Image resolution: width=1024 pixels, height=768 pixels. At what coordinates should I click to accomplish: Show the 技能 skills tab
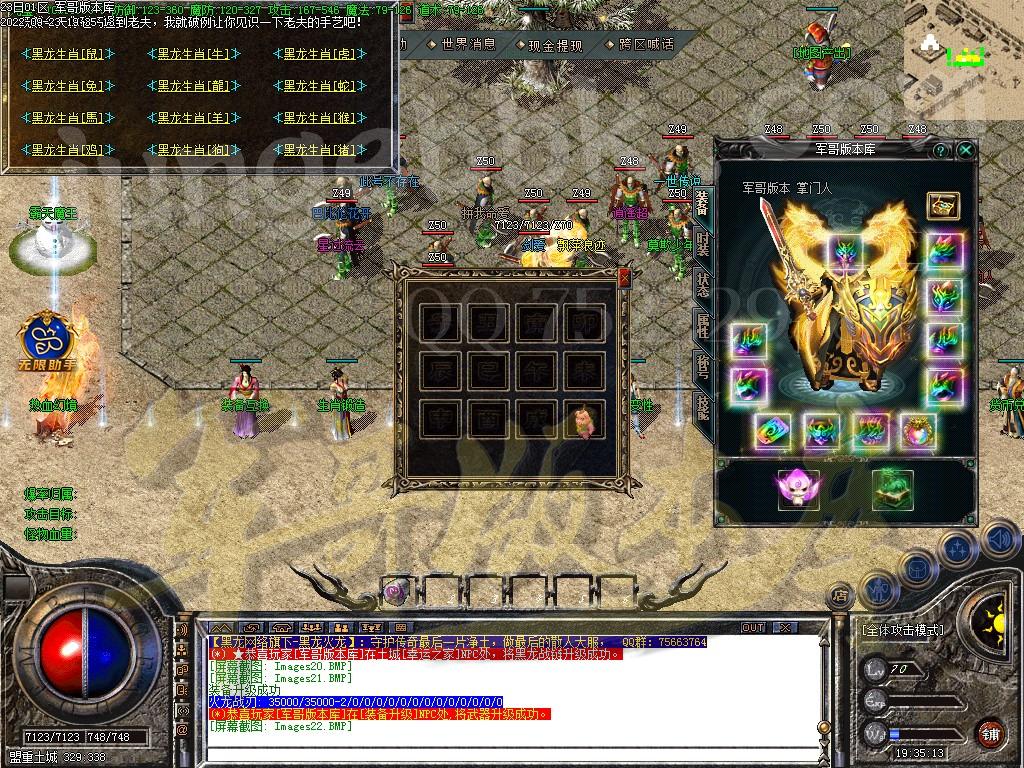pyautogui.click(x=703, y=405)
